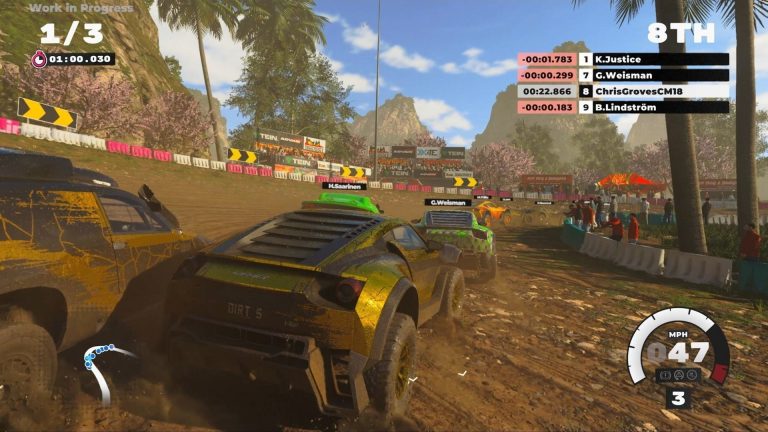This screenshot has width=768, height=432.
Task: Click the stopwatch icon beside the lap timer
Action: tap(41, 59)
